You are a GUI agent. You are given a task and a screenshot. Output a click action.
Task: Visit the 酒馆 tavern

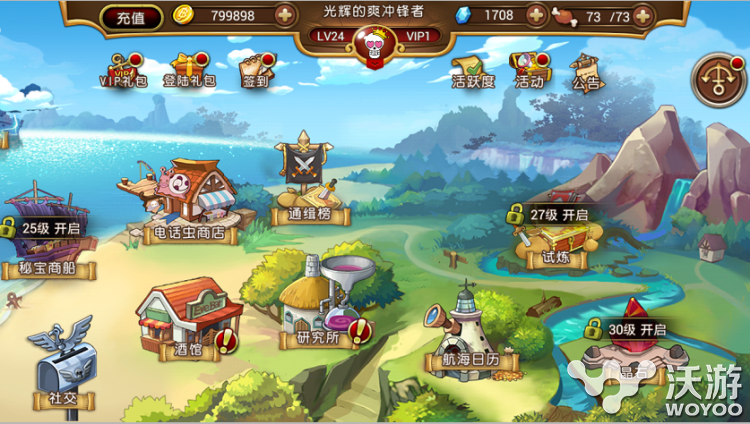[180, 320]
